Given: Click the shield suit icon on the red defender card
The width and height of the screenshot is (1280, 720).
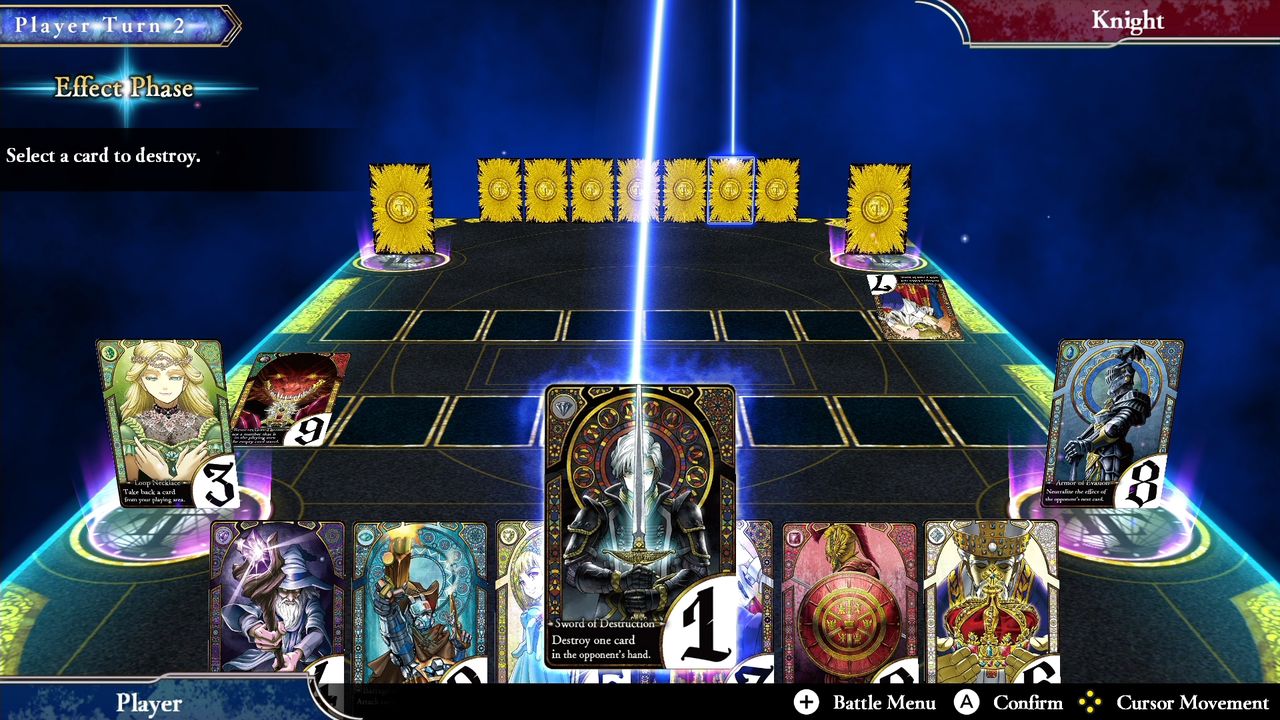Looking at the screenshot, I should click(796, 539).
